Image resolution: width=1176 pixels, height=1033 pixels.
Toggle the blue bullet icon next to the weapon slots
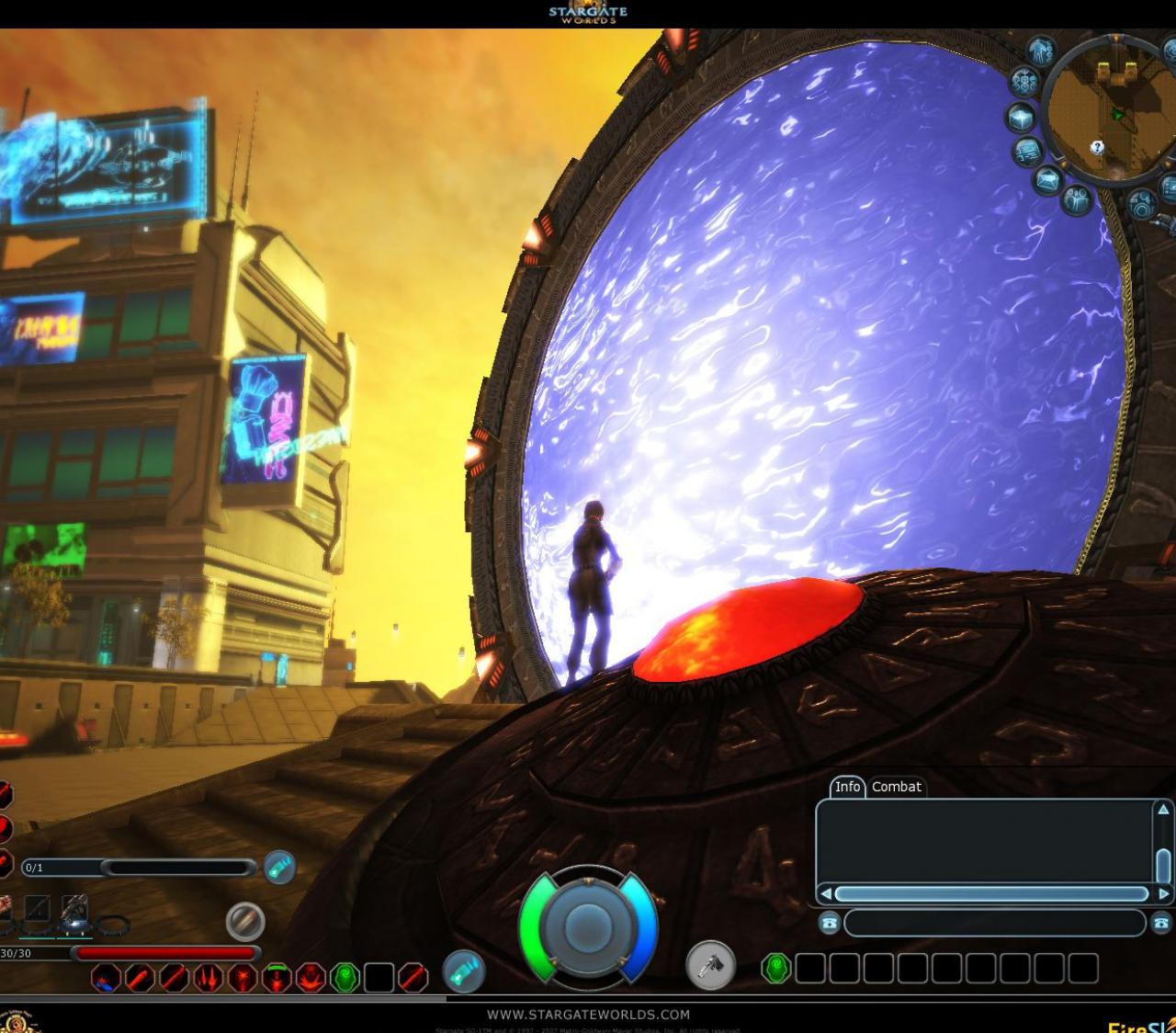[243, 922]
